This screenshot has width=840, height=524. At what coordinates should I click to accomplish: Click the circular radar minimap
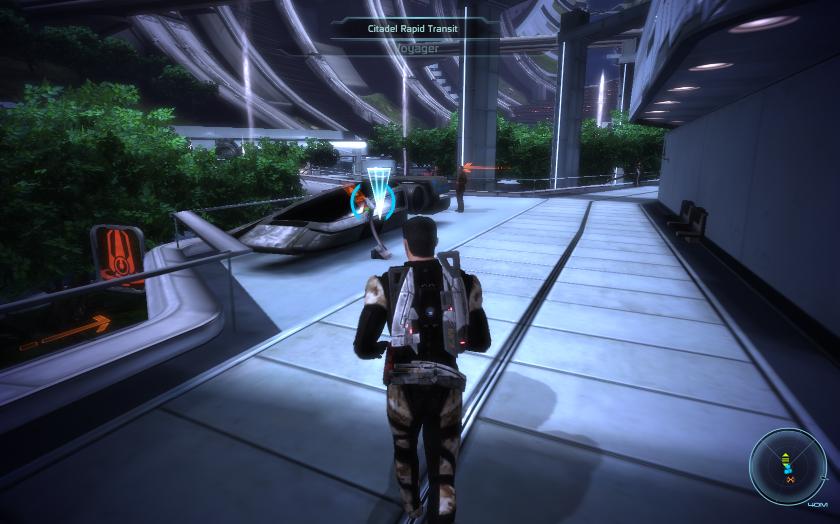coord(787,465)
